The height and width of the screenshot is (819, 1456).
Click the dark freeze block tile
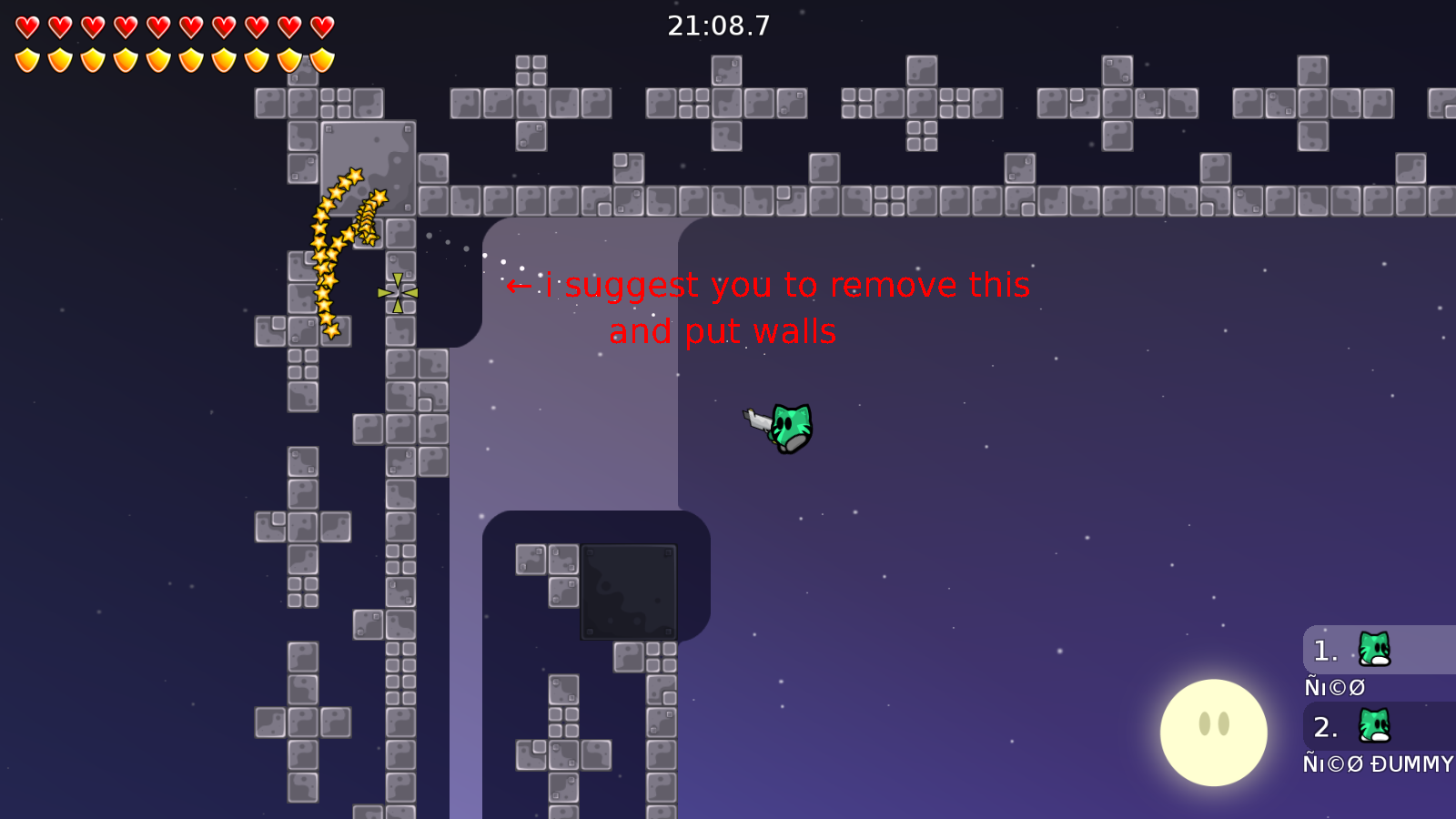tap(628, 590)
